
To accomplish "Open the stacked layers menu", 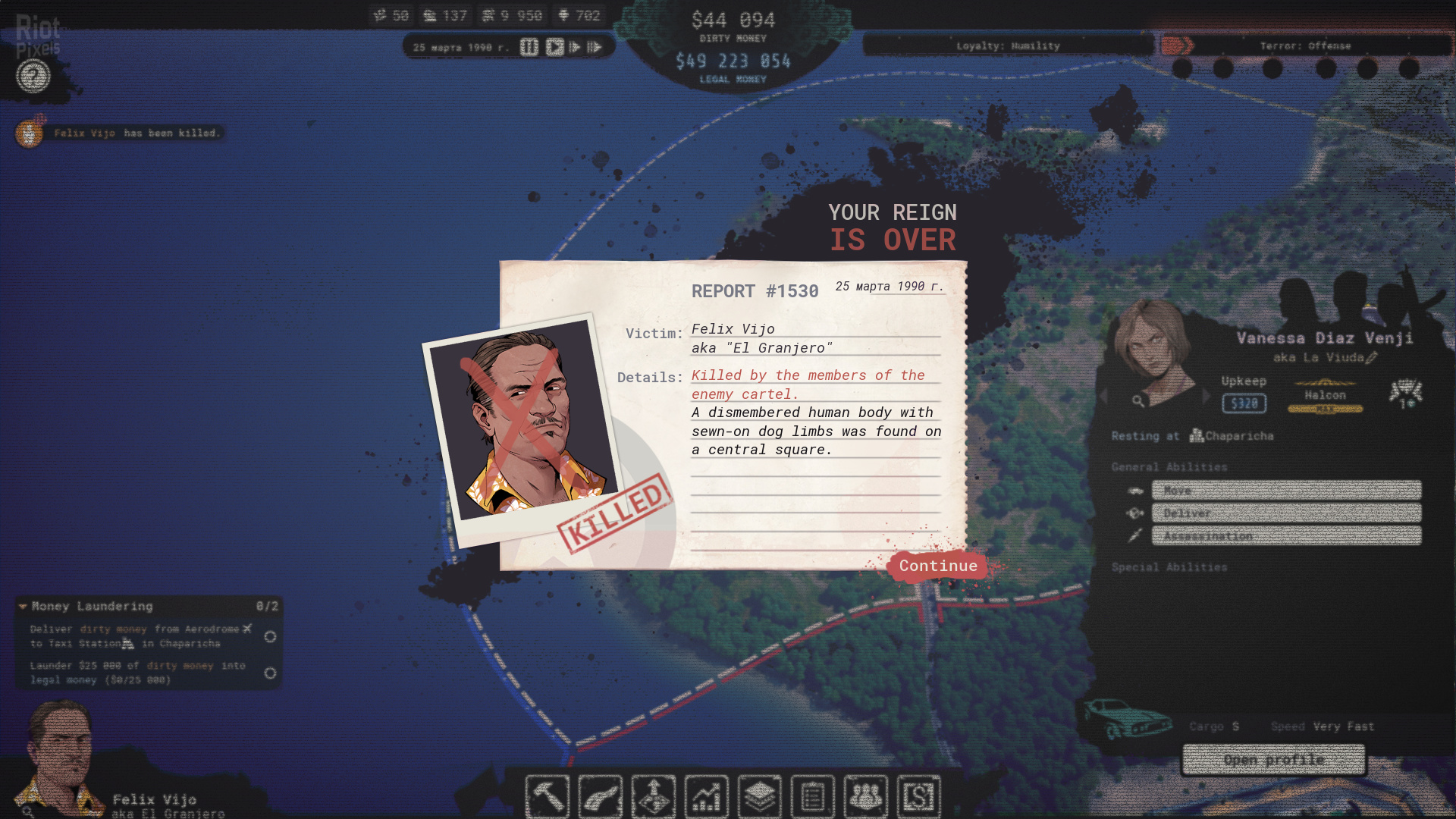I will [x=759, y=796].
